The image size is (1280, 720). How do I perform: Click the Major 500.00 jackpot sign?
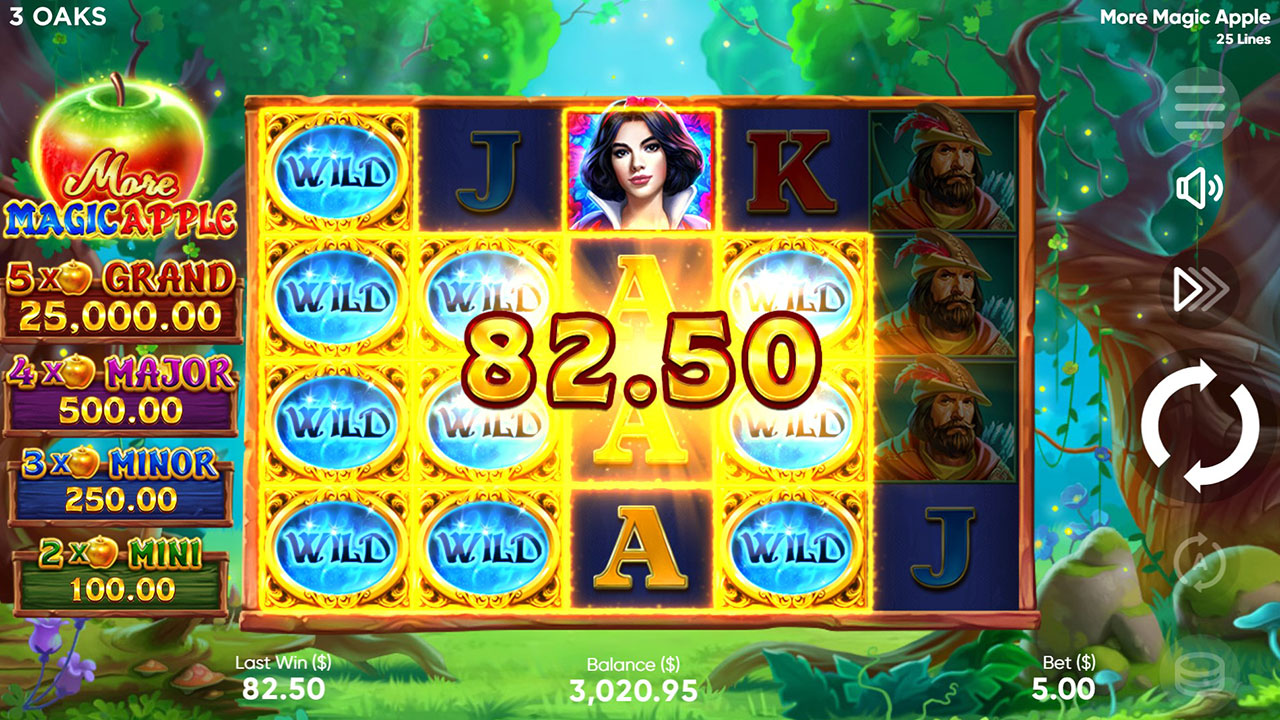pos(120,385)
